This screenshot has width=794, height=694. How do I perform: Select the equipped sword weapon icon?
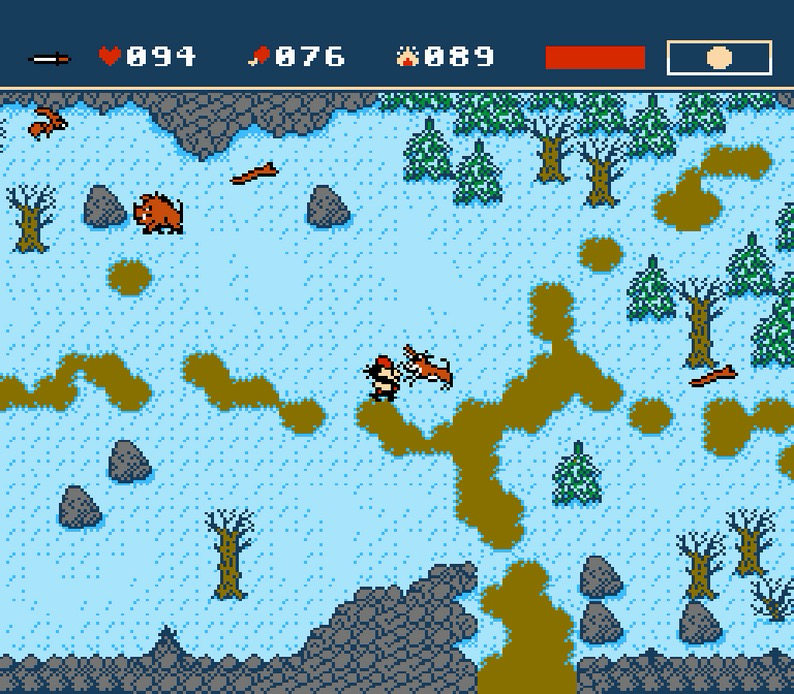pos(50,59)
